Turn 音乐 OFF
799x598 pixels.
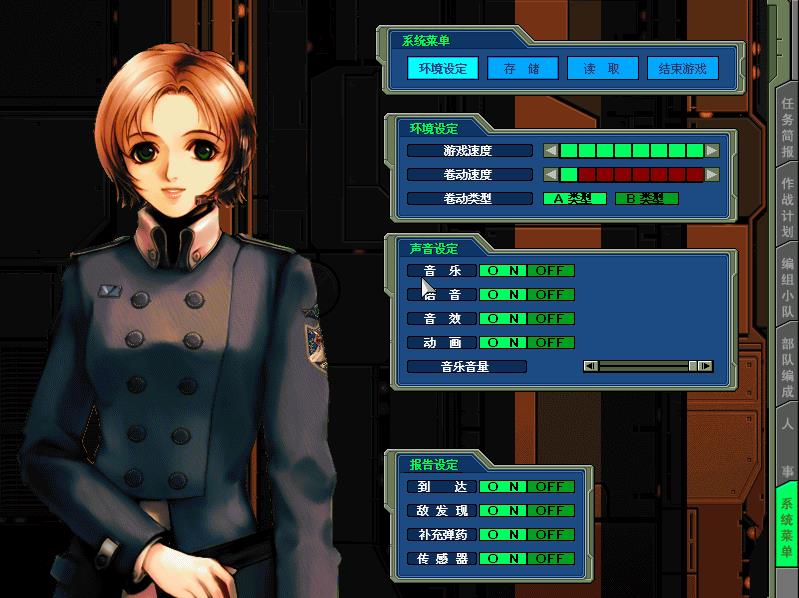(x=550, y=271)
